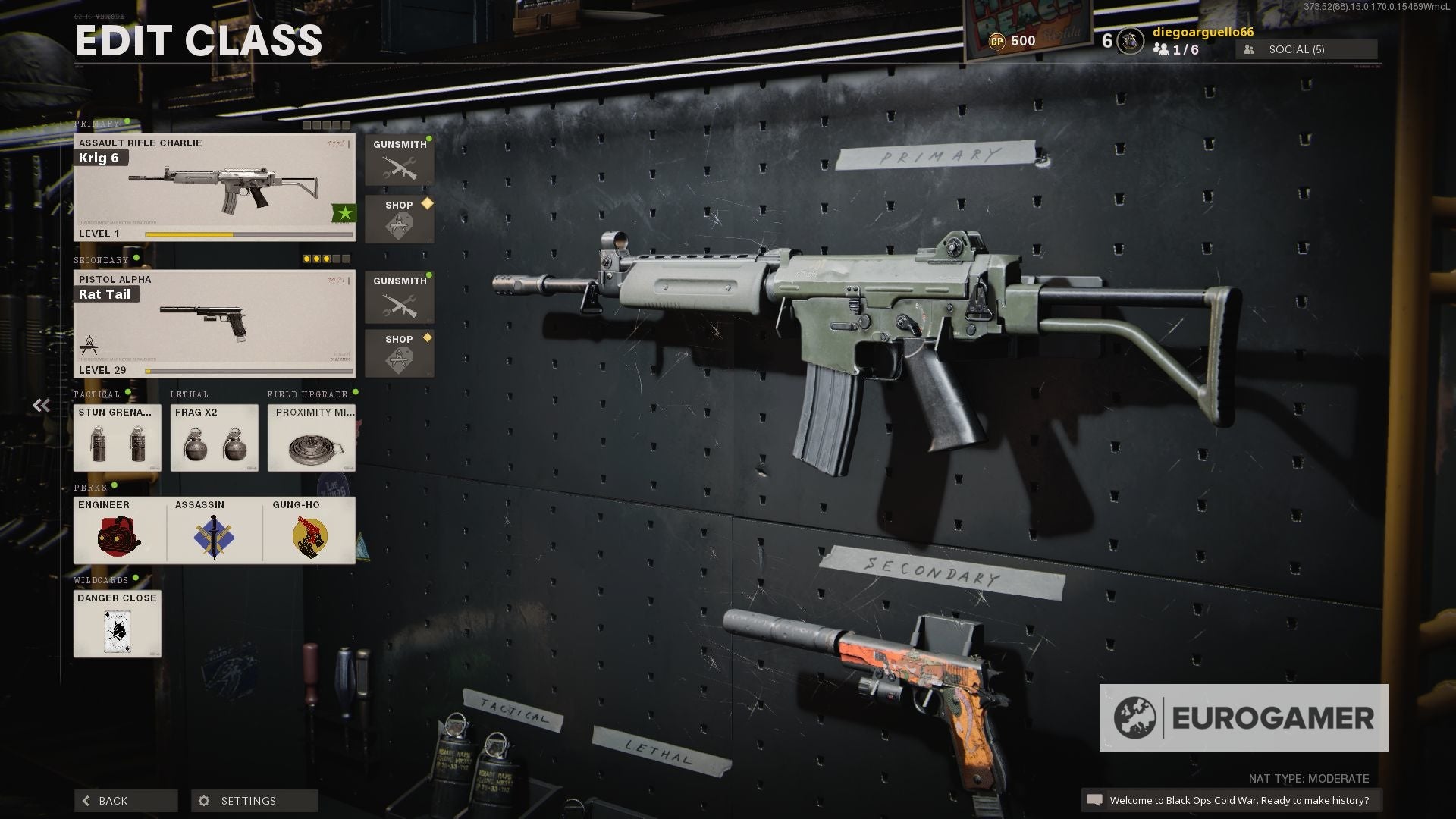
Task: Select the Engineer perk
Action: tap(119, 530)
